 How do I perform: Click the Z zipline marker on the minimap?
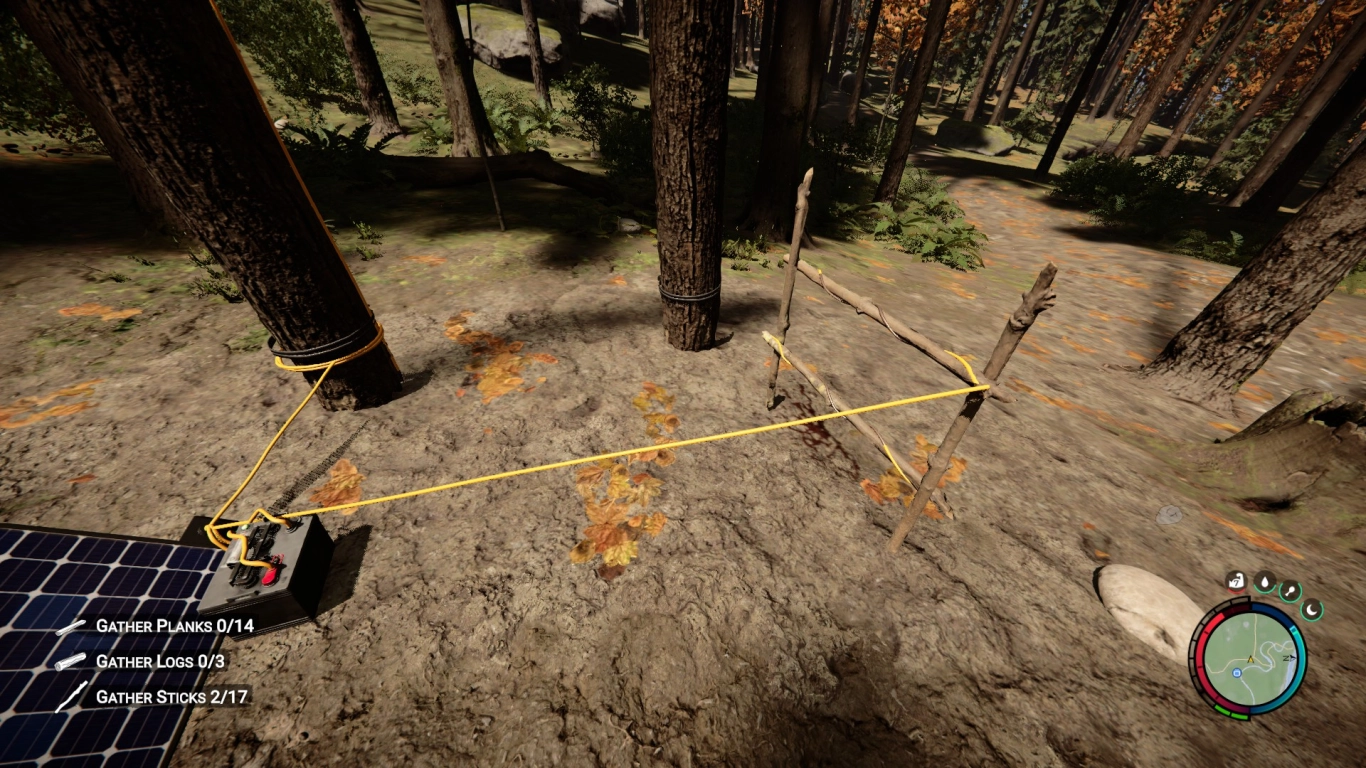coord(1288,658)
